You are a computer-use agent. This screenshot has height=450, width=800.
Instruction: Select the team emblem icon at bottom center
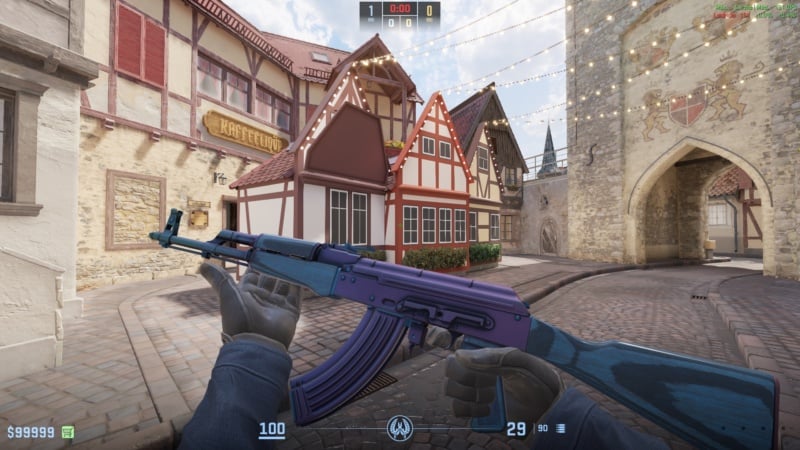[400, 429]
